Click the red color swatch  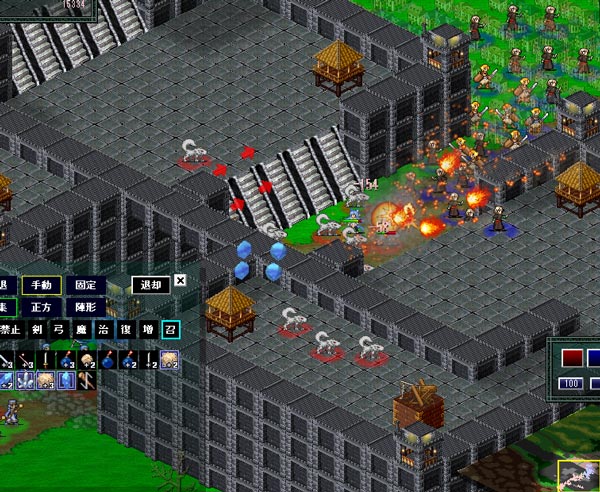(x=571, y=358)
